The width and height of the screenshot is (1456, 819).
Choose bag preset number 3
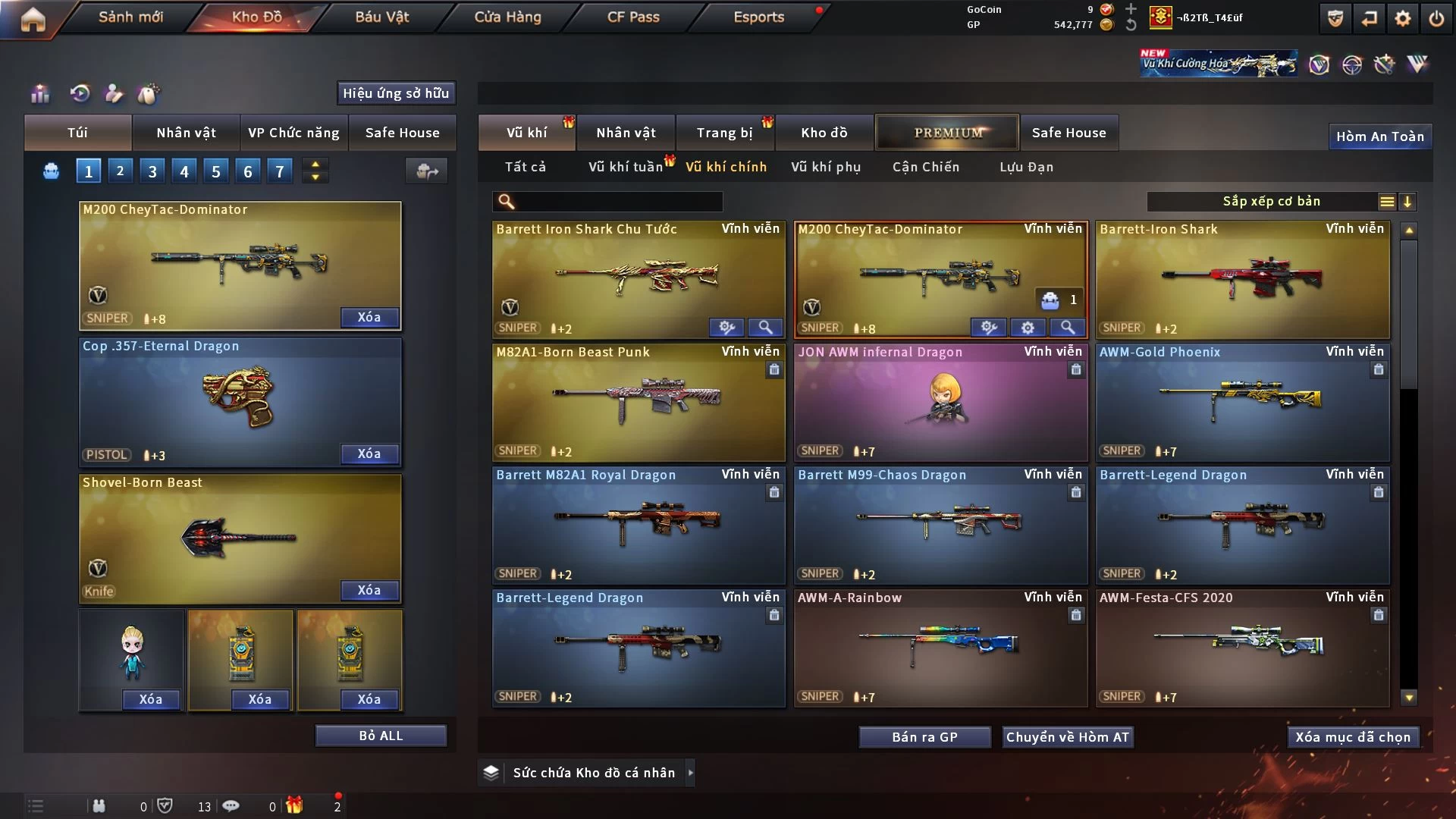point(152,171)
